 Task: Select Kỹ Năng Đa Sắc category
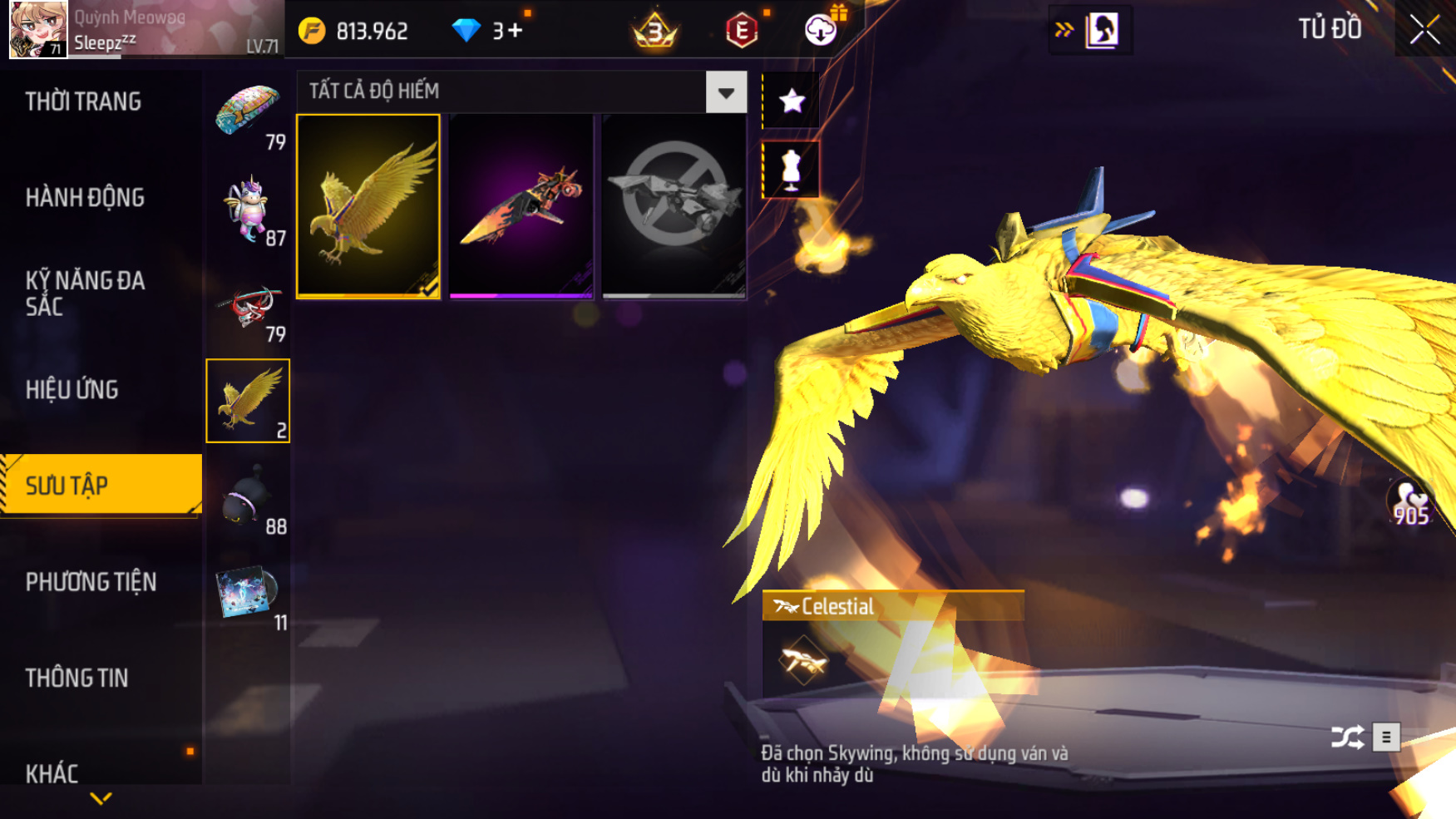(85, 294)
